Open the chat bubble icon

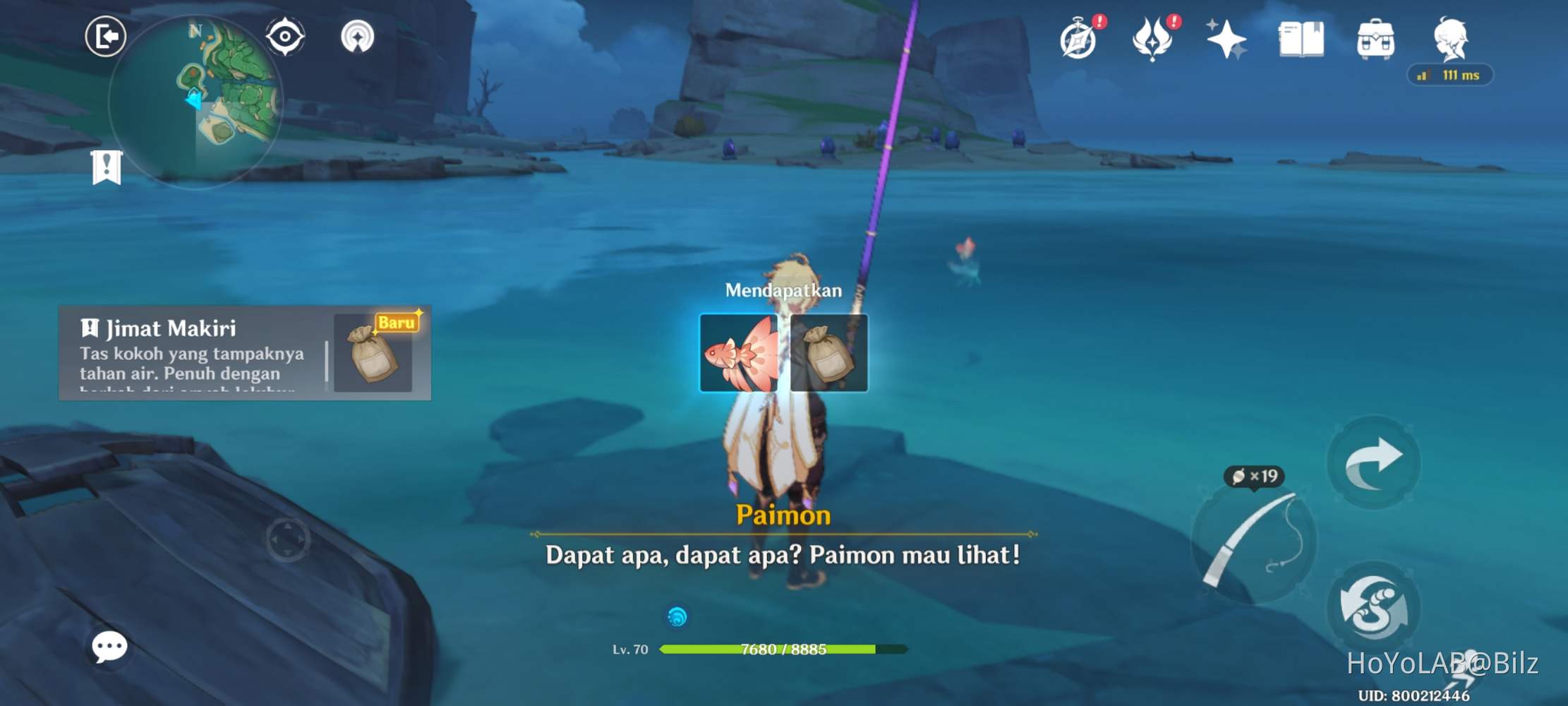click(109, 647)
